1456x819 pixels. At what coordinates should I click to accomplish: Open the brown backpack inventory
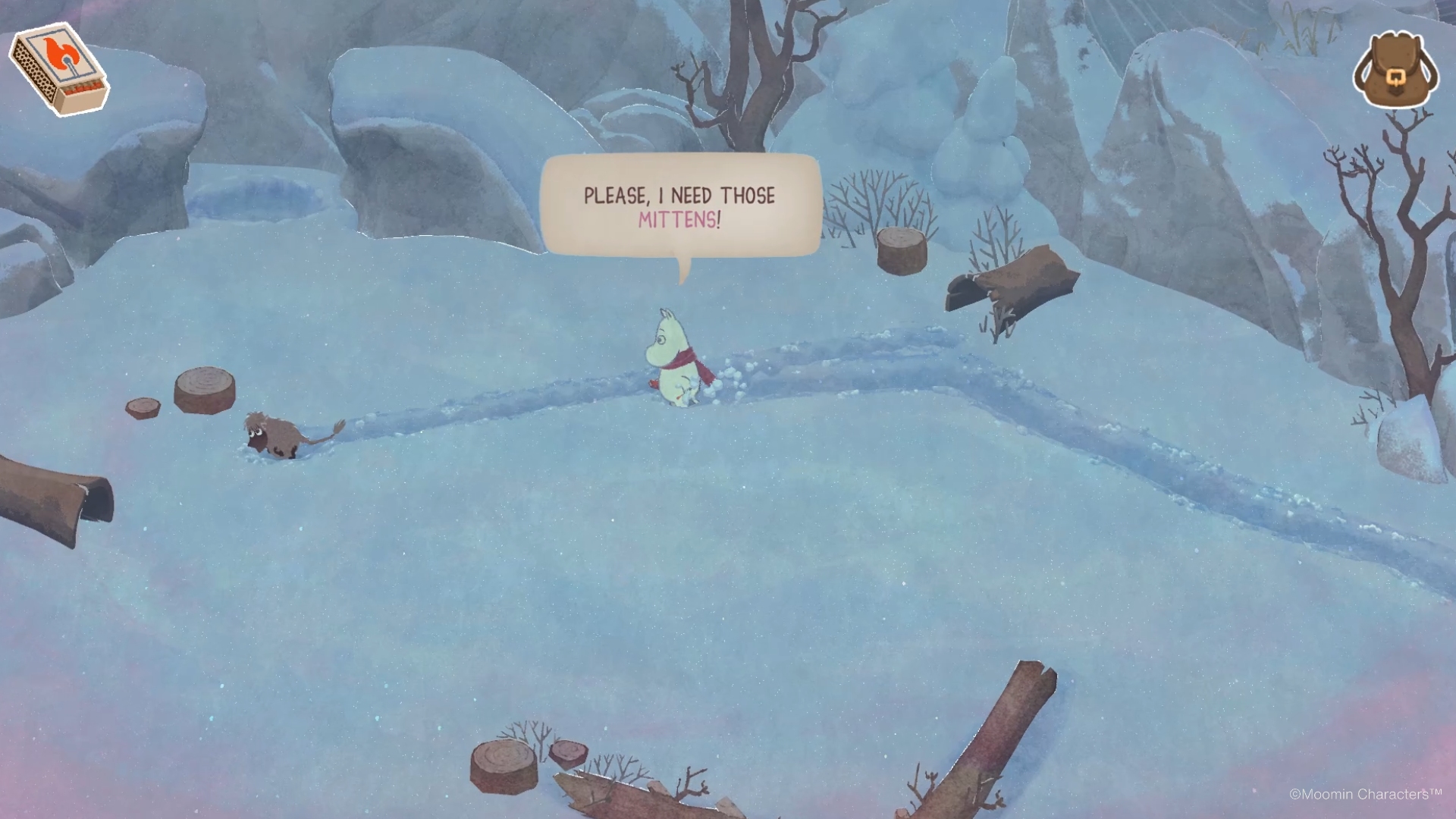[x=1395, y=71]
